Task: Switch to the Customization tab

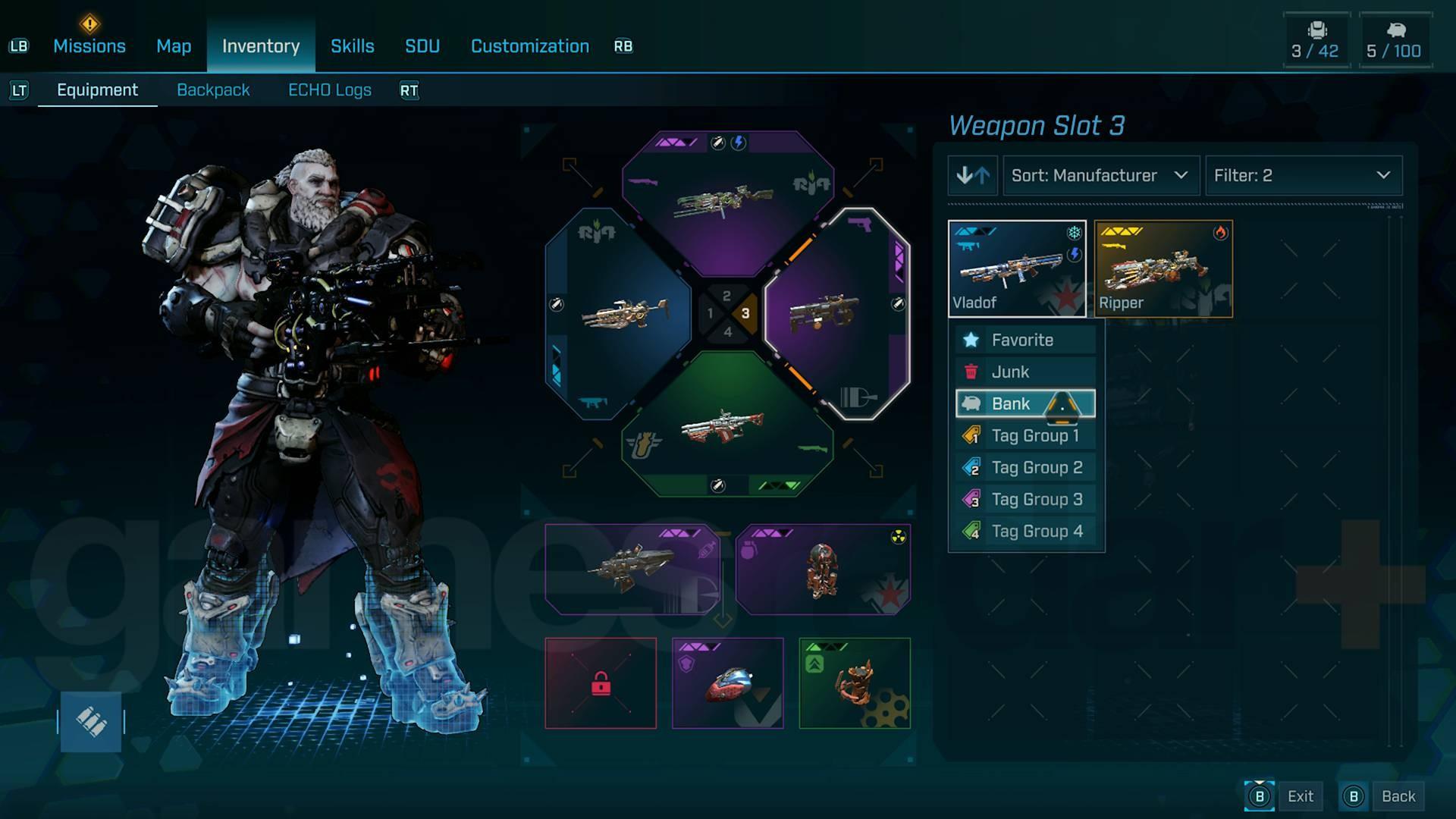Action: coord(529,46)
